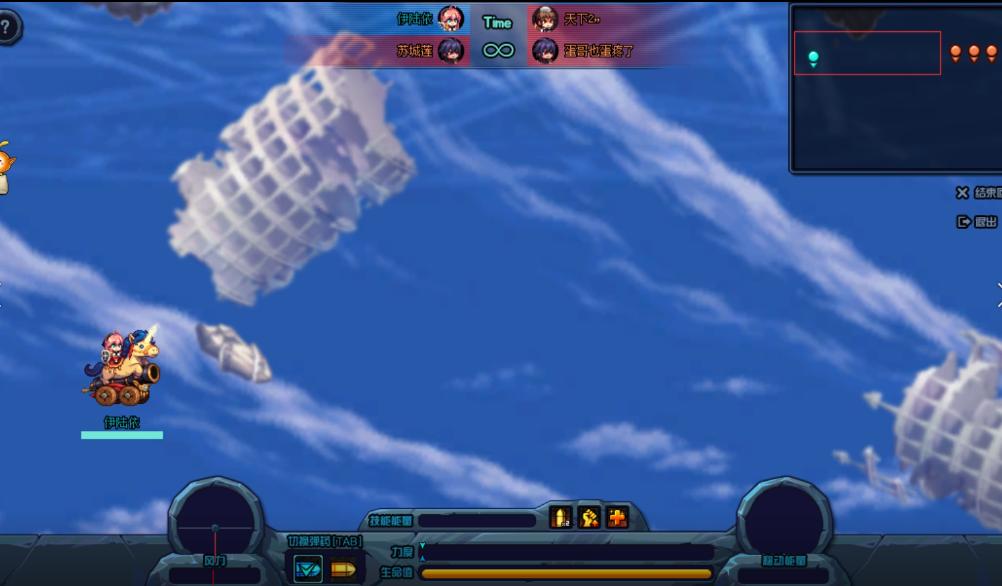Use the orange plus heal skill
This screenshot has width=1002, height=586.
[x=617, y=517]
